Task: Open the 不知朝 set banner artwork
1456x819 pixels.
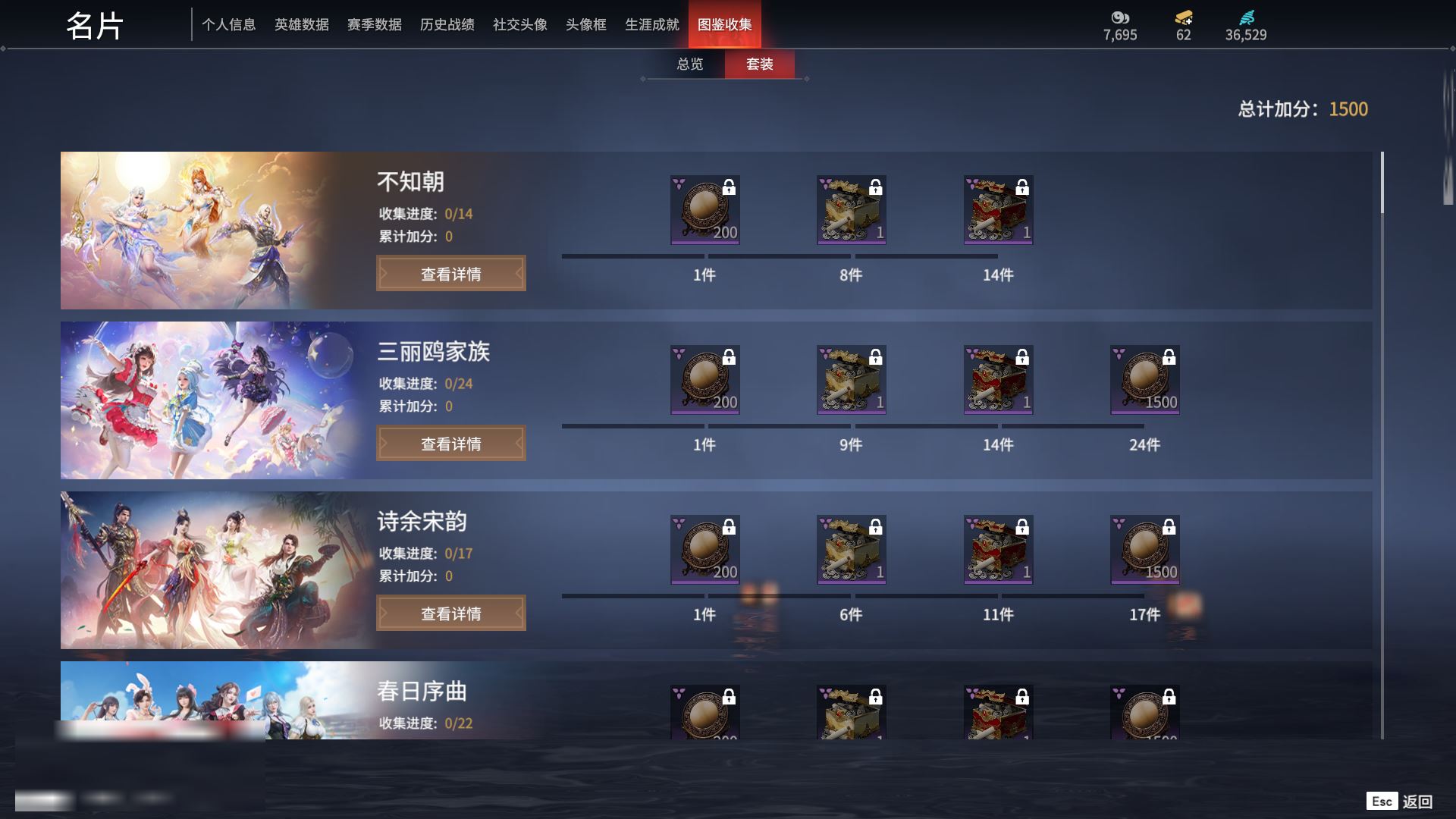Action: pos(197,231)
